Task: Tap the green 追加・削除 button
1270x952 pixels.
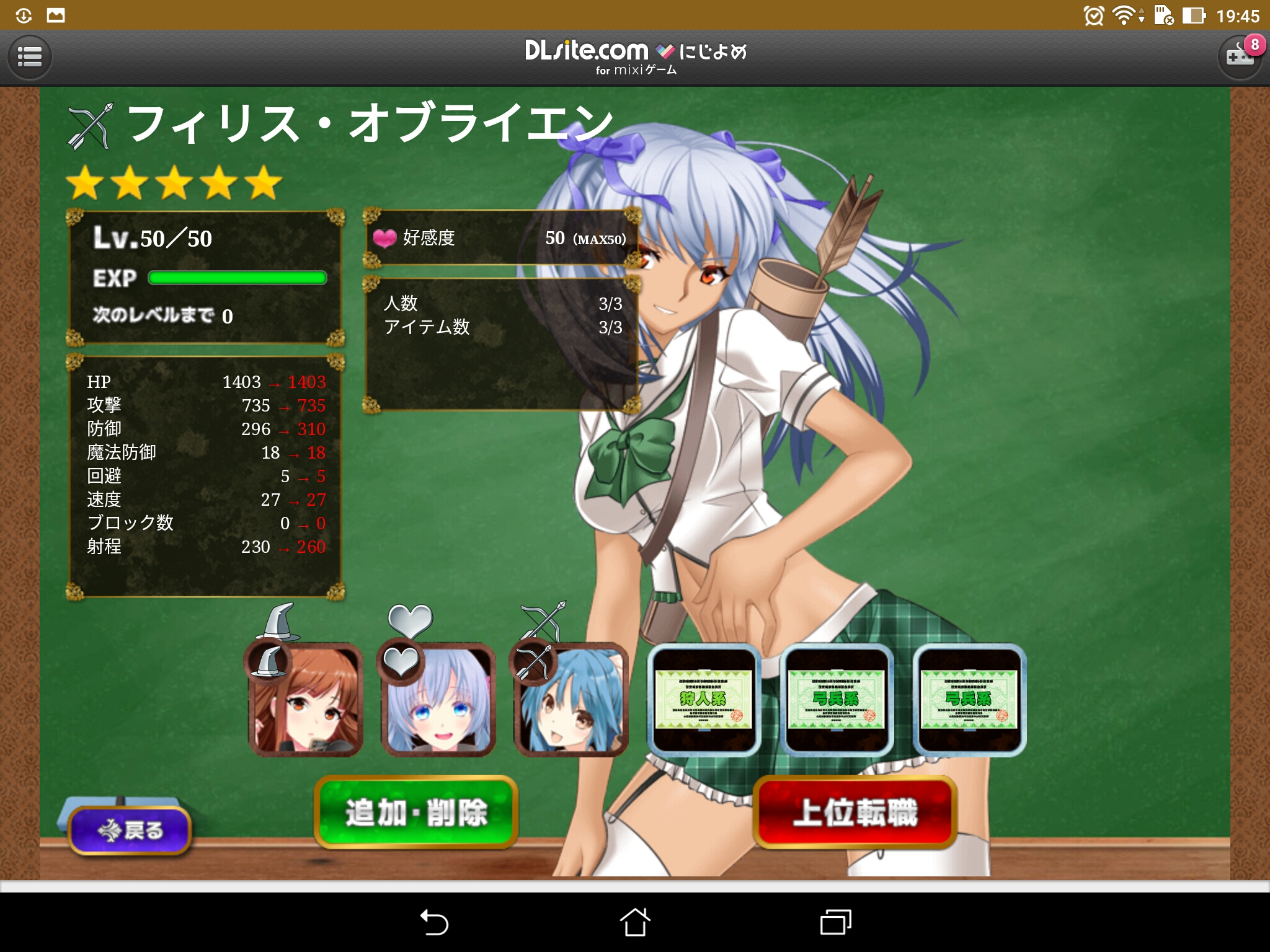Action: point(416,812)
